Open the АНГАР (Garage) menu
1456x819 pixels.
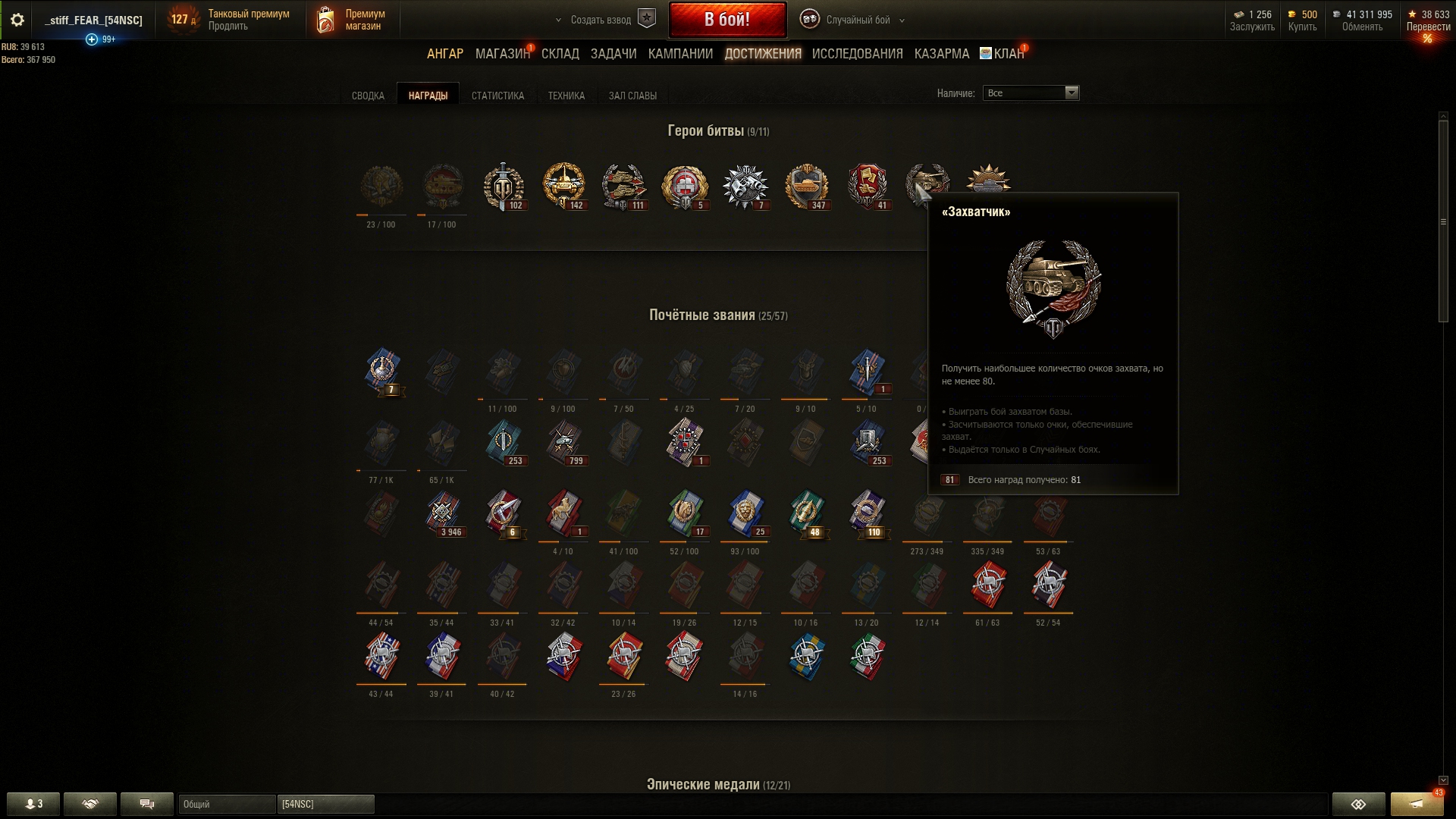tap(444, 54)
